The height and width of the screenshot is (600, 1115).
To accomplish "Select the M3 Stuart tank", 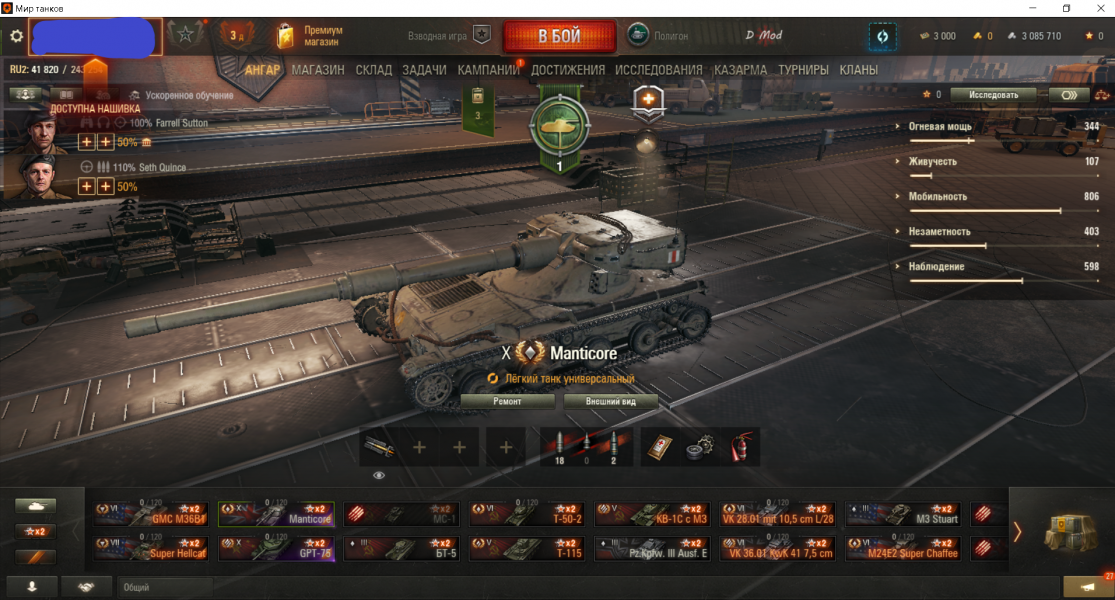I will (903, 514).
